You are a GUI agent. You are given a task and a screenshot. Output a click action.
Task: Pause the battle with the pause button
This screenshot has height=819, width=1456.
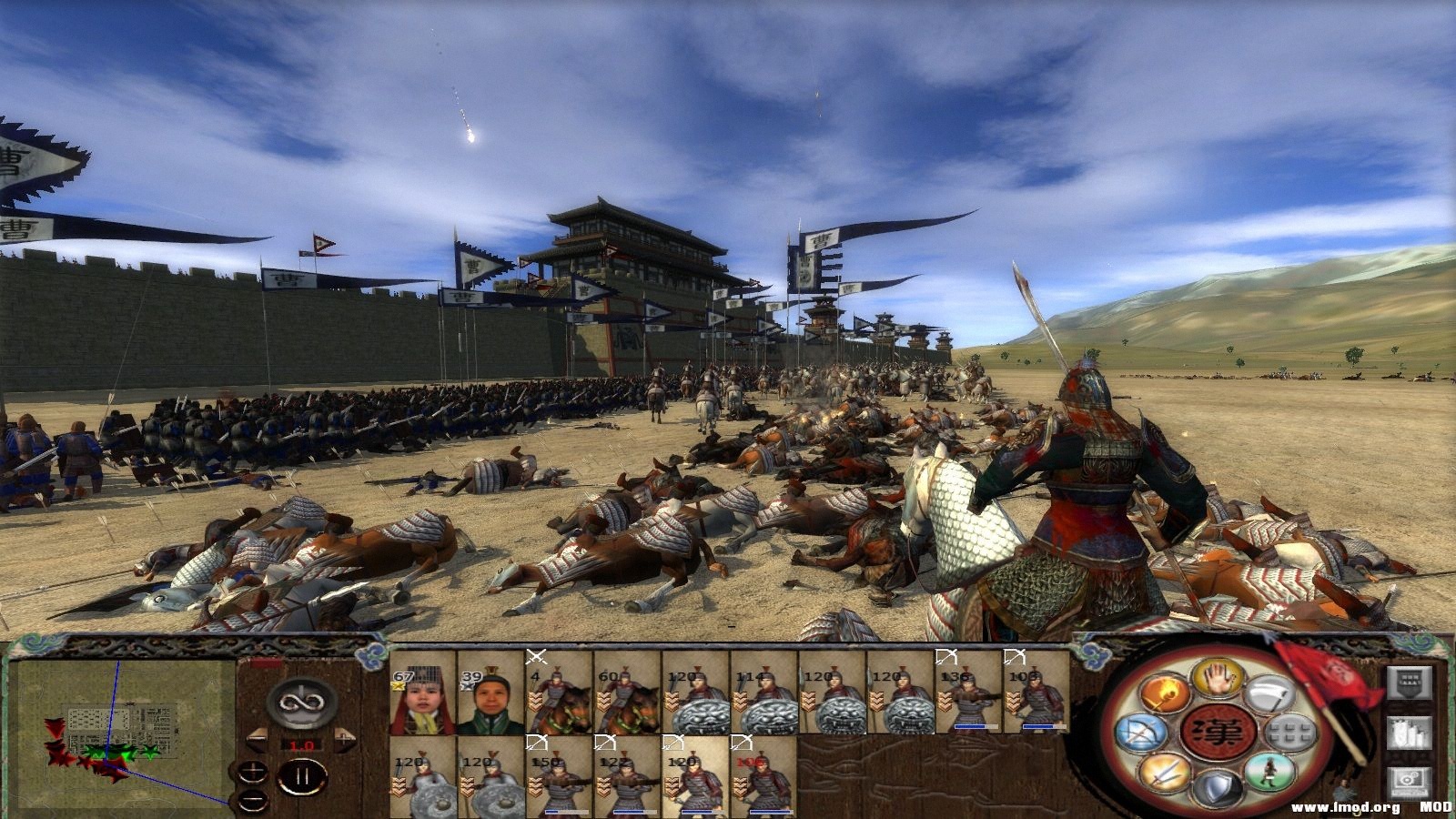[302, 775]
